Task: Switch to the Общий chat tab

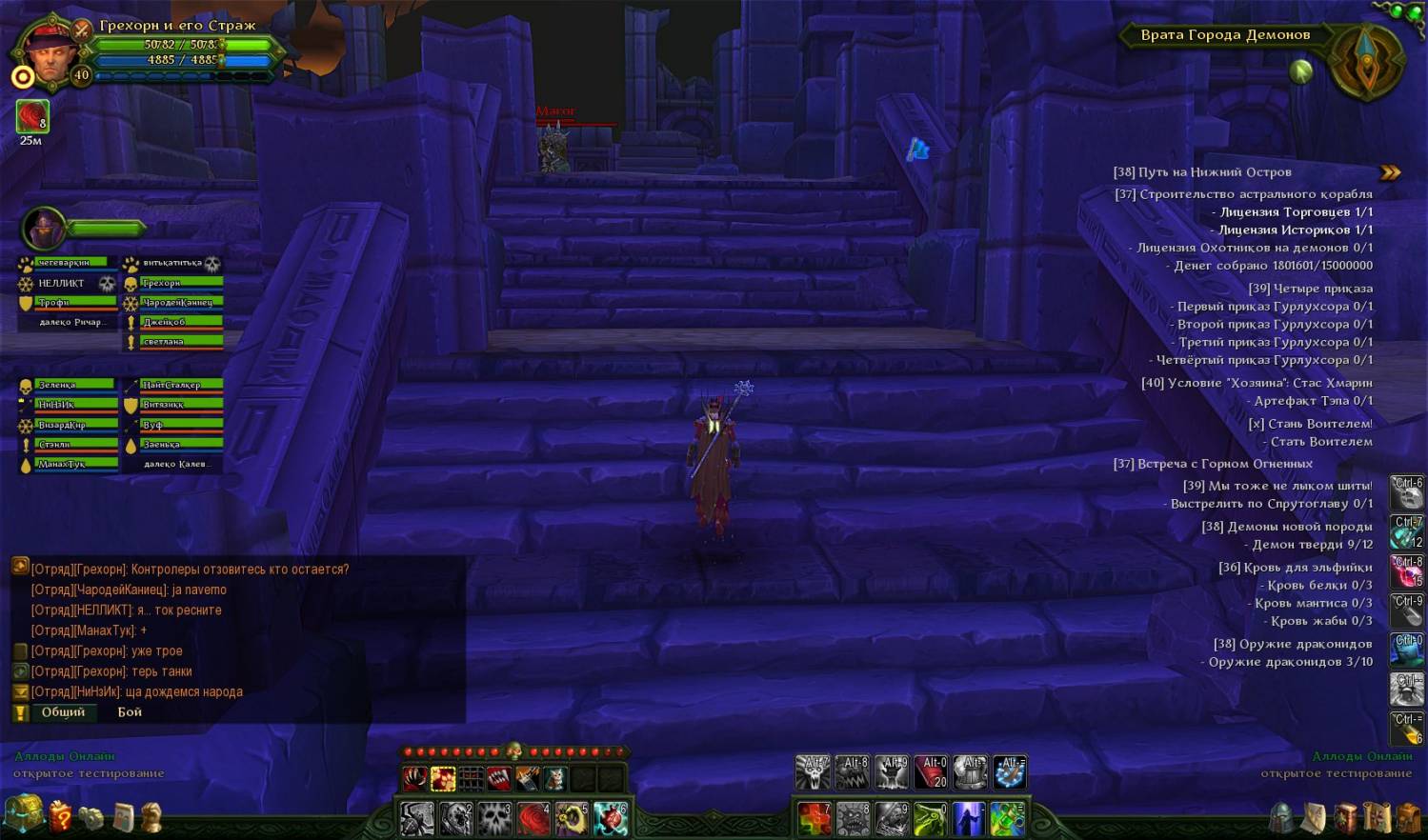Action: click(x=63, y=712)
